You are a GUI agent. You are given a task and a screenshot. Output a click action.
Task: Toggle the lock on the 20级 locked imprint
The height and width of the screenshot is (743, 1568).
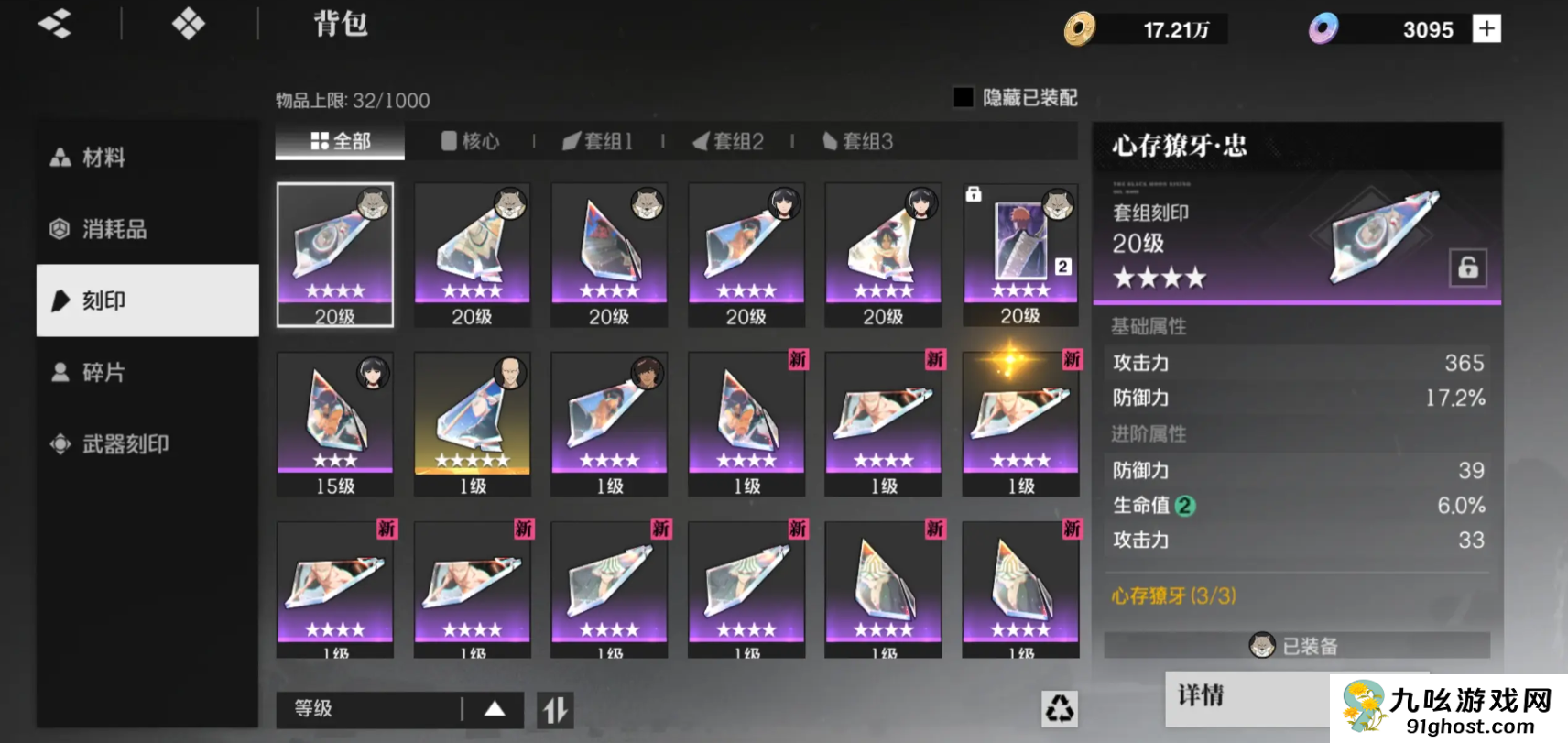[974, 194]
